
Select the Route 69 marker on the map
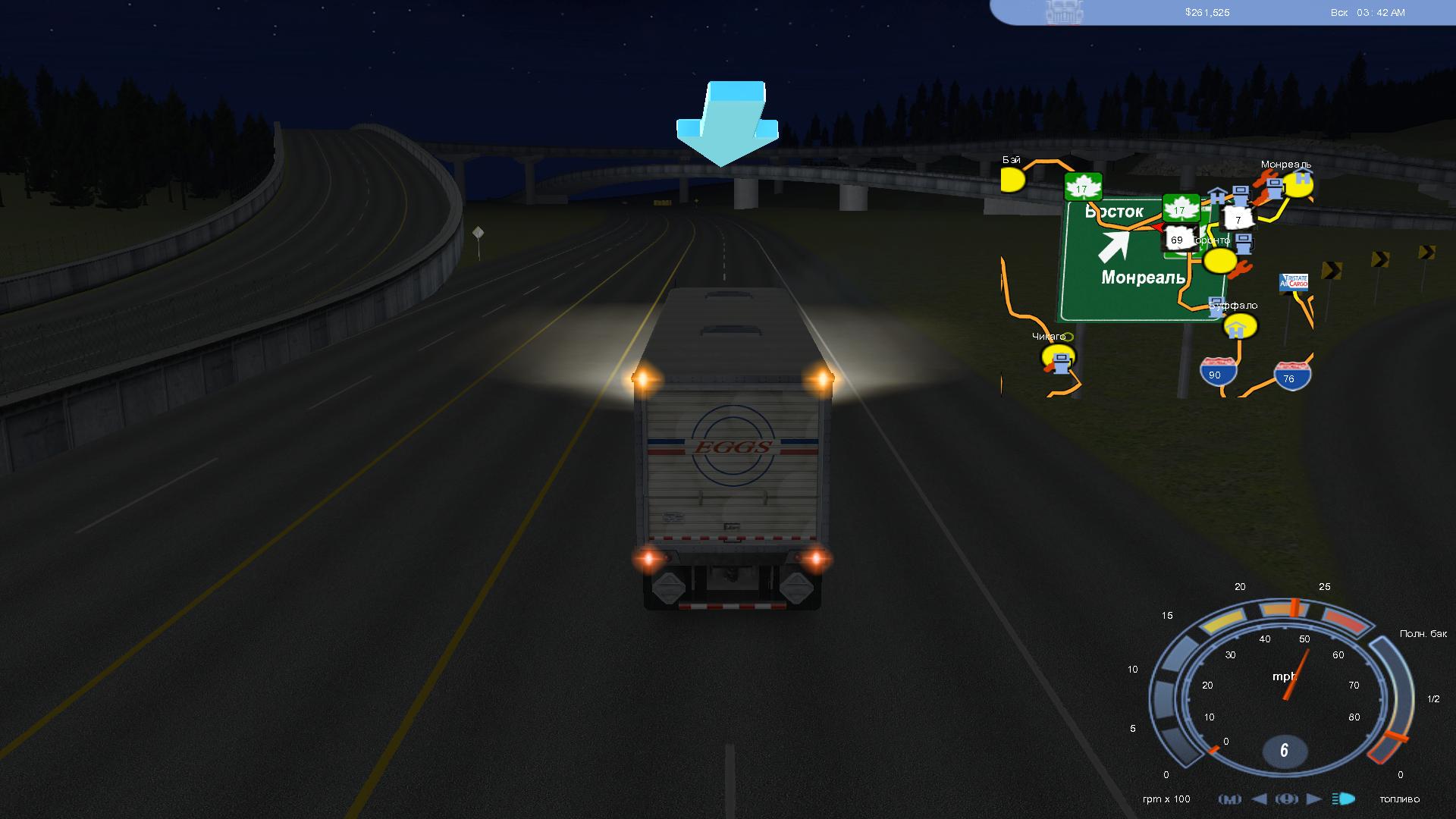pyautogui.click(x=1176, y=240)
